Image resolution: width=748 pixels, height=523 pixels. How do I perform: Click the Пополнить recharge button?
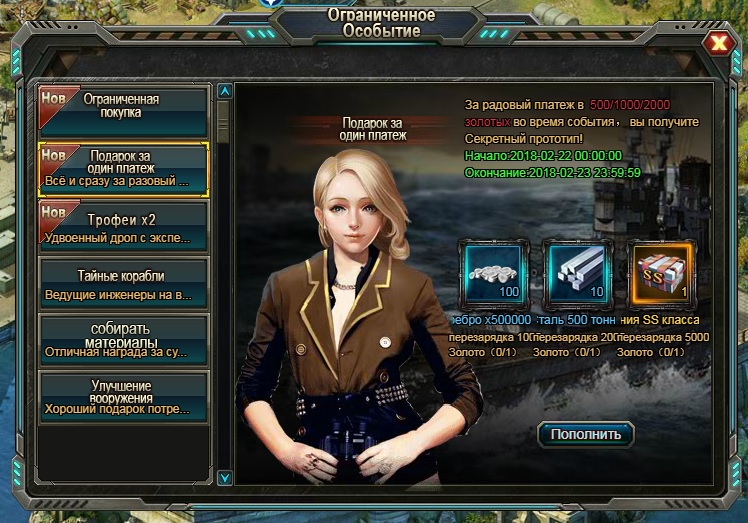tap(586, 433)
